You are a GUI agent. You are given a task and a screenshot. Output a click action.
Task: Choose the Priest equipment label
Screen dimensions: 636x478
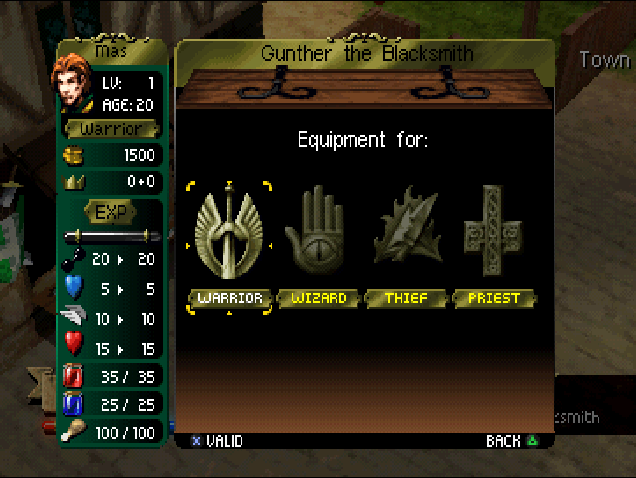494,298
